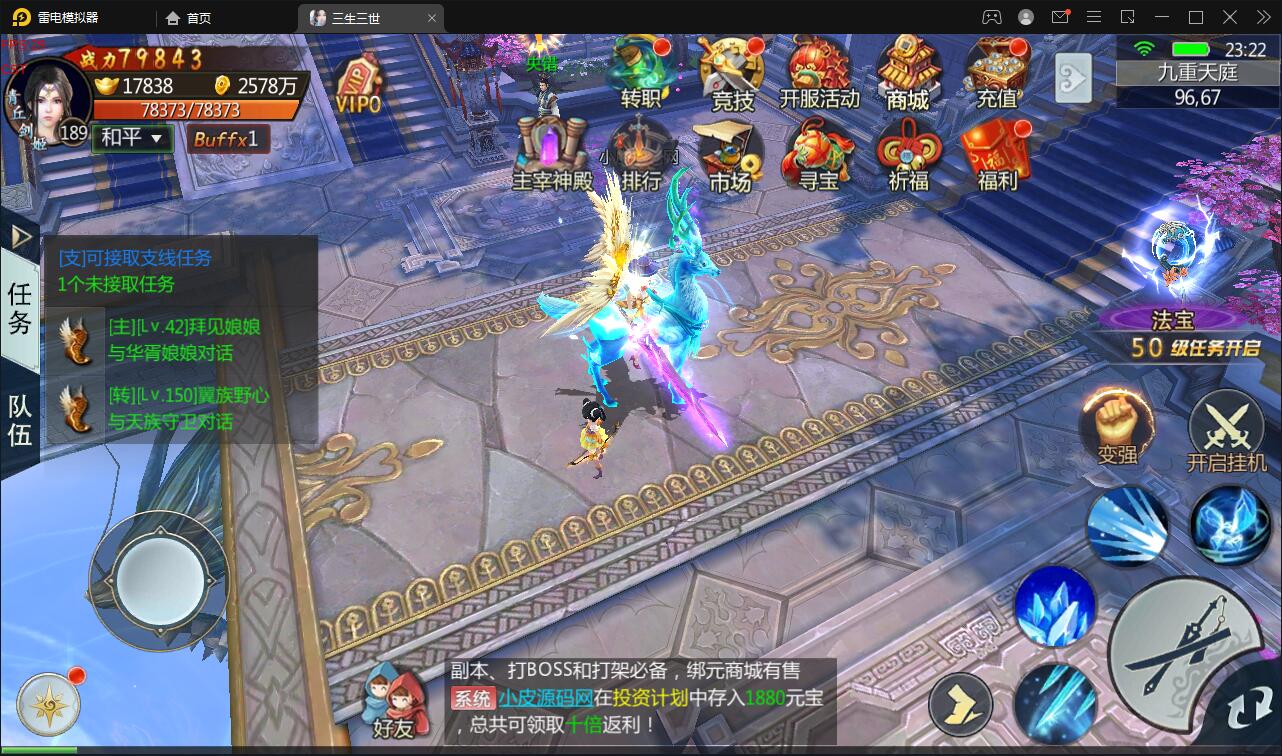Switch to the 队伍 team tab
This screenshot has height=756, width=1282.
coord(20,420)
